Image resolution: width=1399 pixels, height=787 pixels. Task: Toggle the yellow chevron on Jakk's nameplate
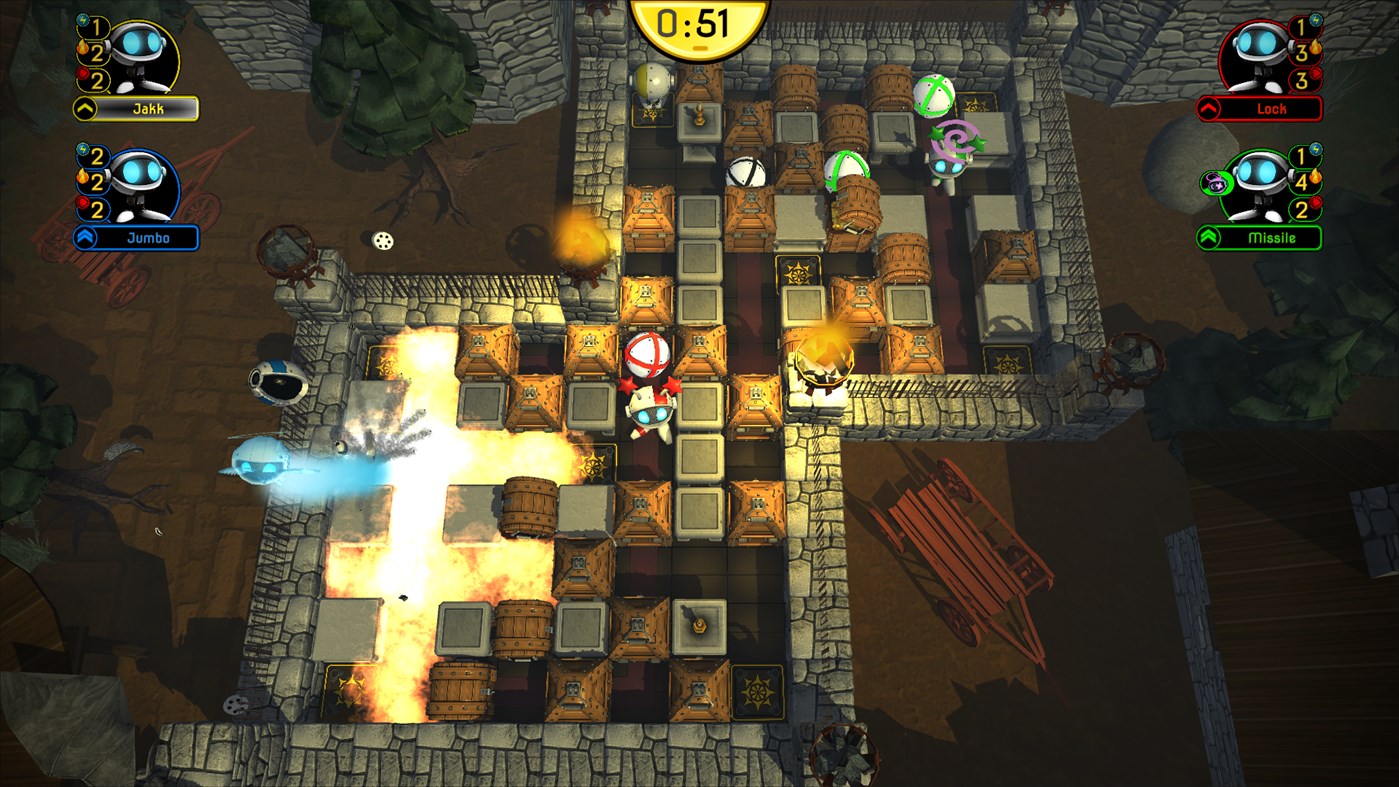tap(84, 107)
